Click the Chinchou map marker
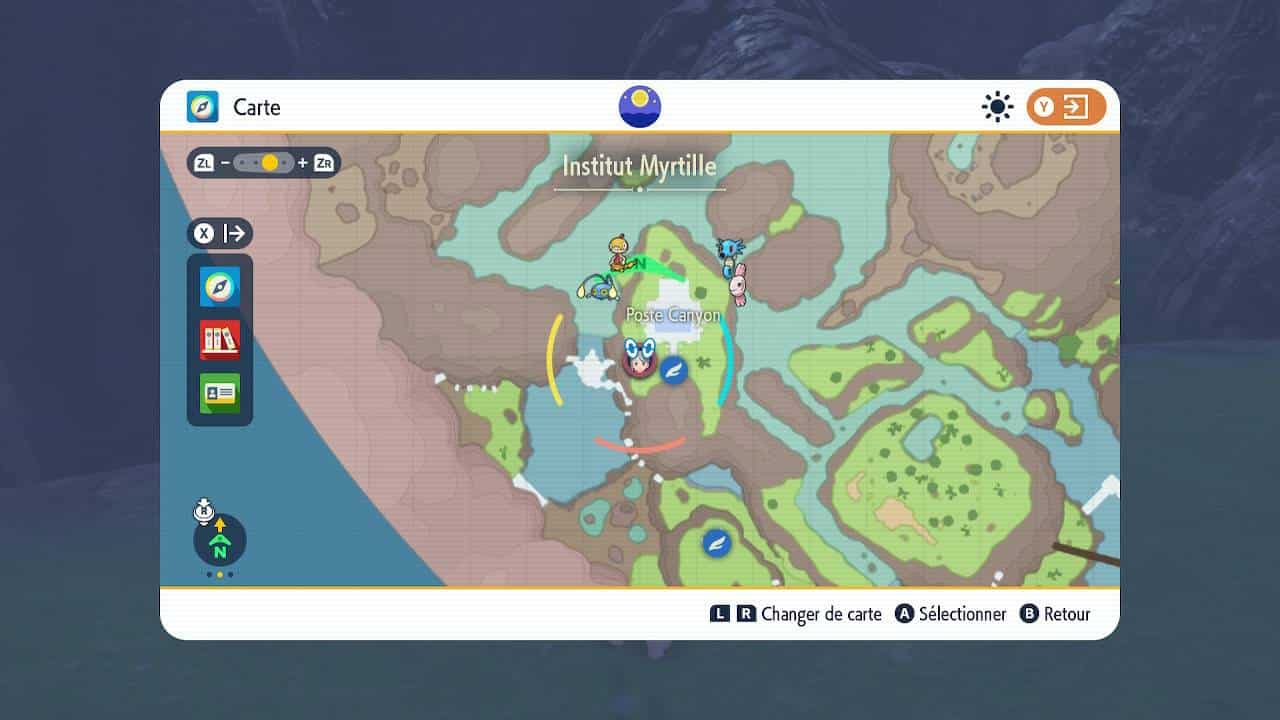 (596, 288)
